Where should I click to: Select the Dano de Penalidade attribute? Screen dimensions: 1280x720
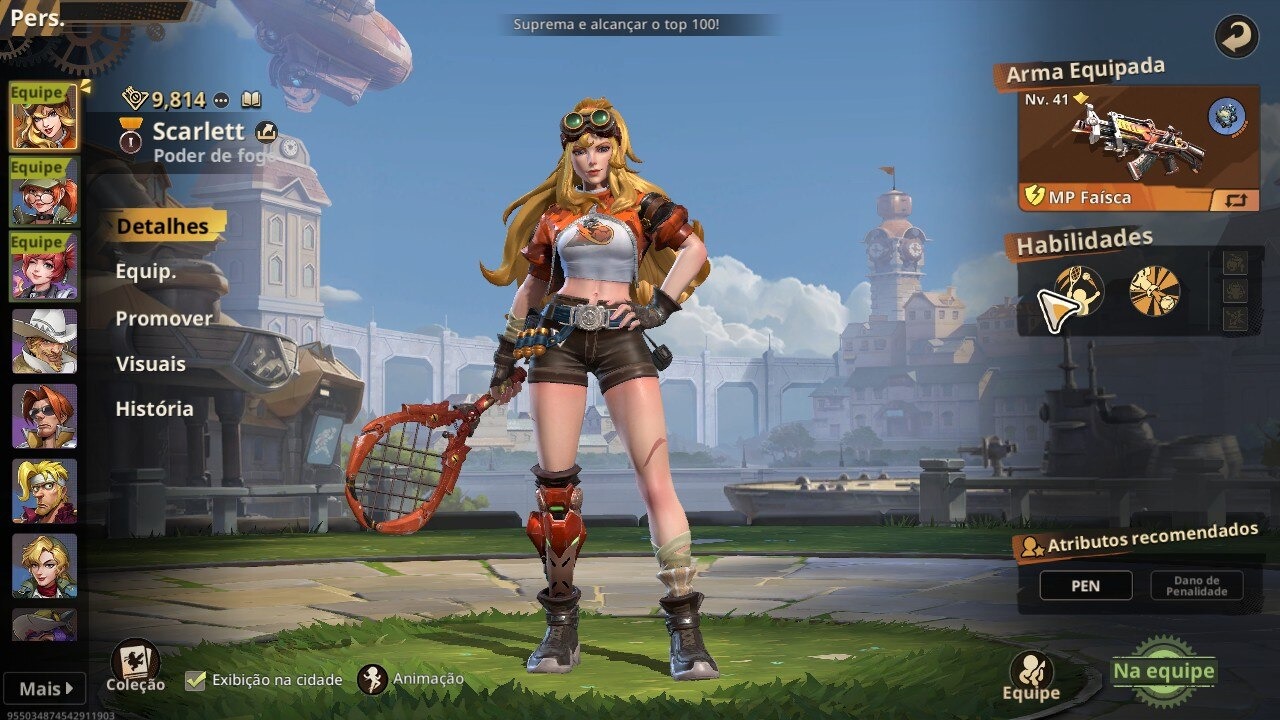(1196, 585)
